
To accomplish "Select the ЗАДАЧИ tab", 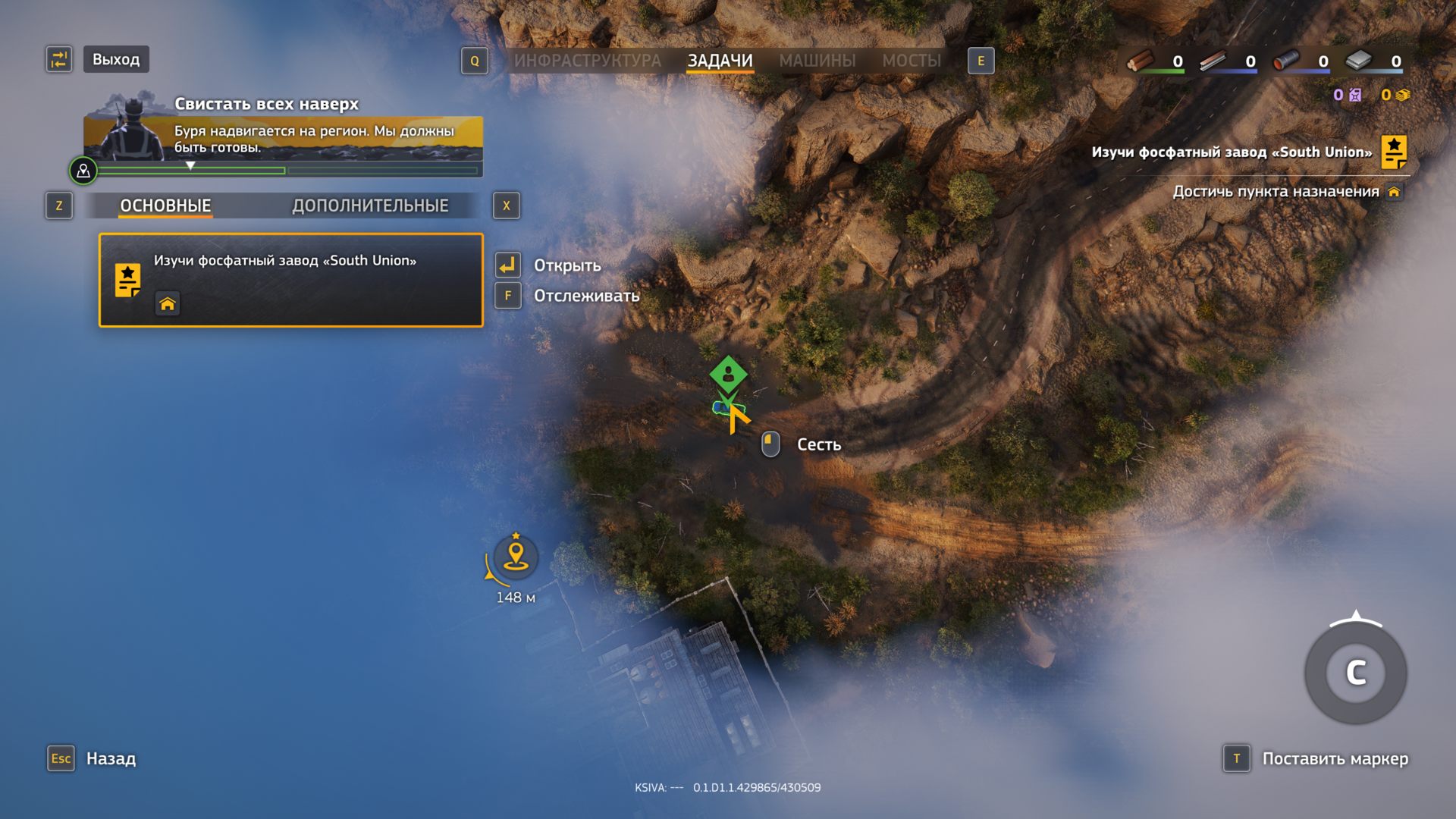I will (x=720, y=61).
